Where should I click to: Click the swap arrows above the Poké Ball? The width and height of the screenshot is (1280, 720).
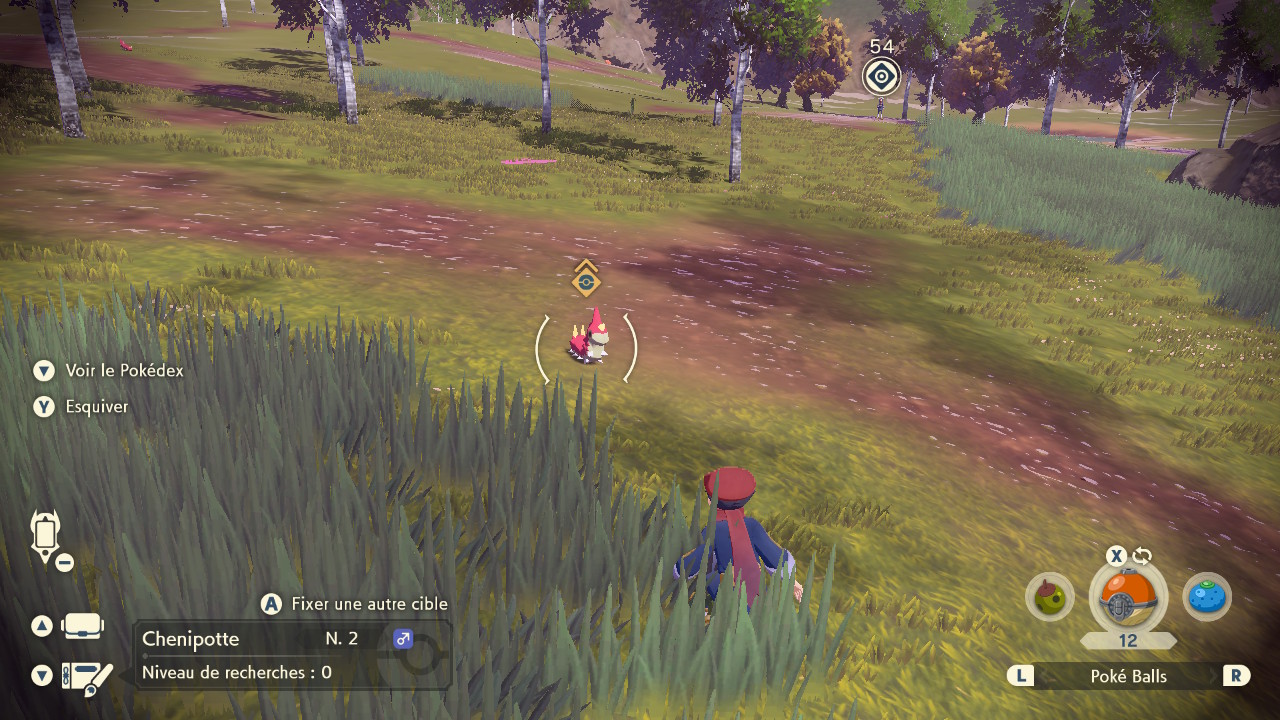pyautogui.click(x=1143, y=556)
